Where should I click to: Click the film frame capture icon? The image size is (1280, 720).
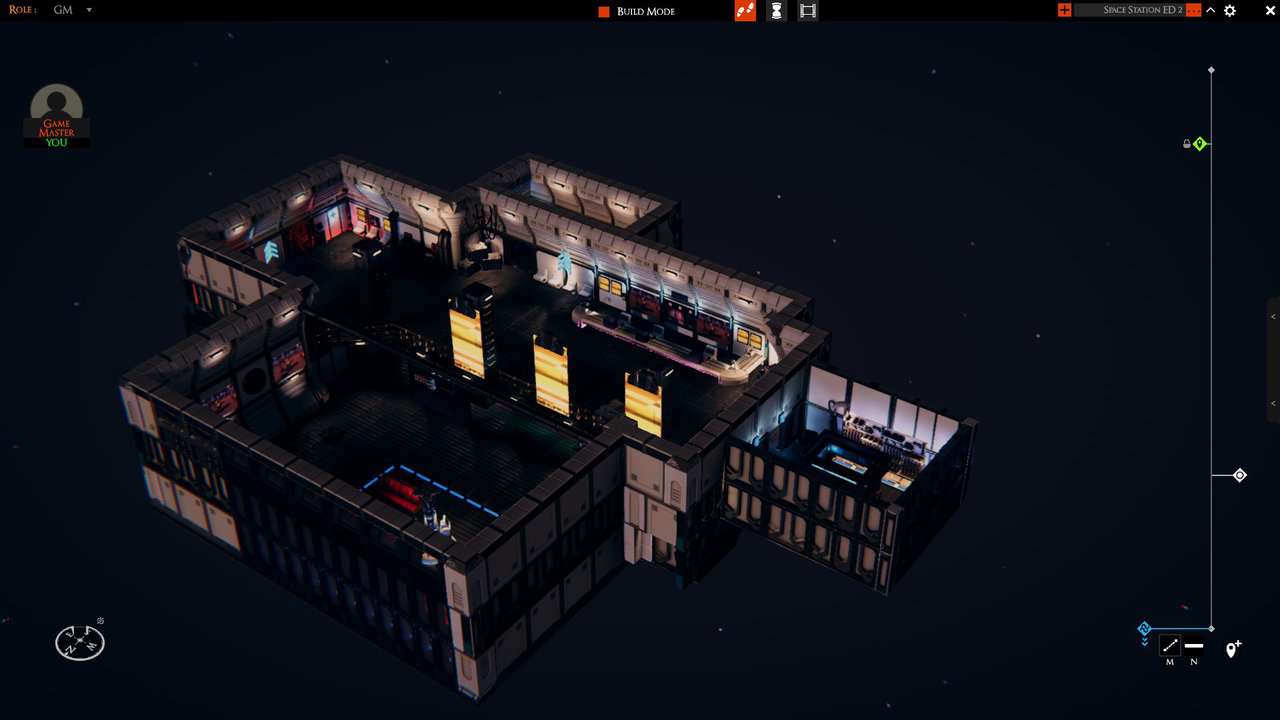[808, 10]
